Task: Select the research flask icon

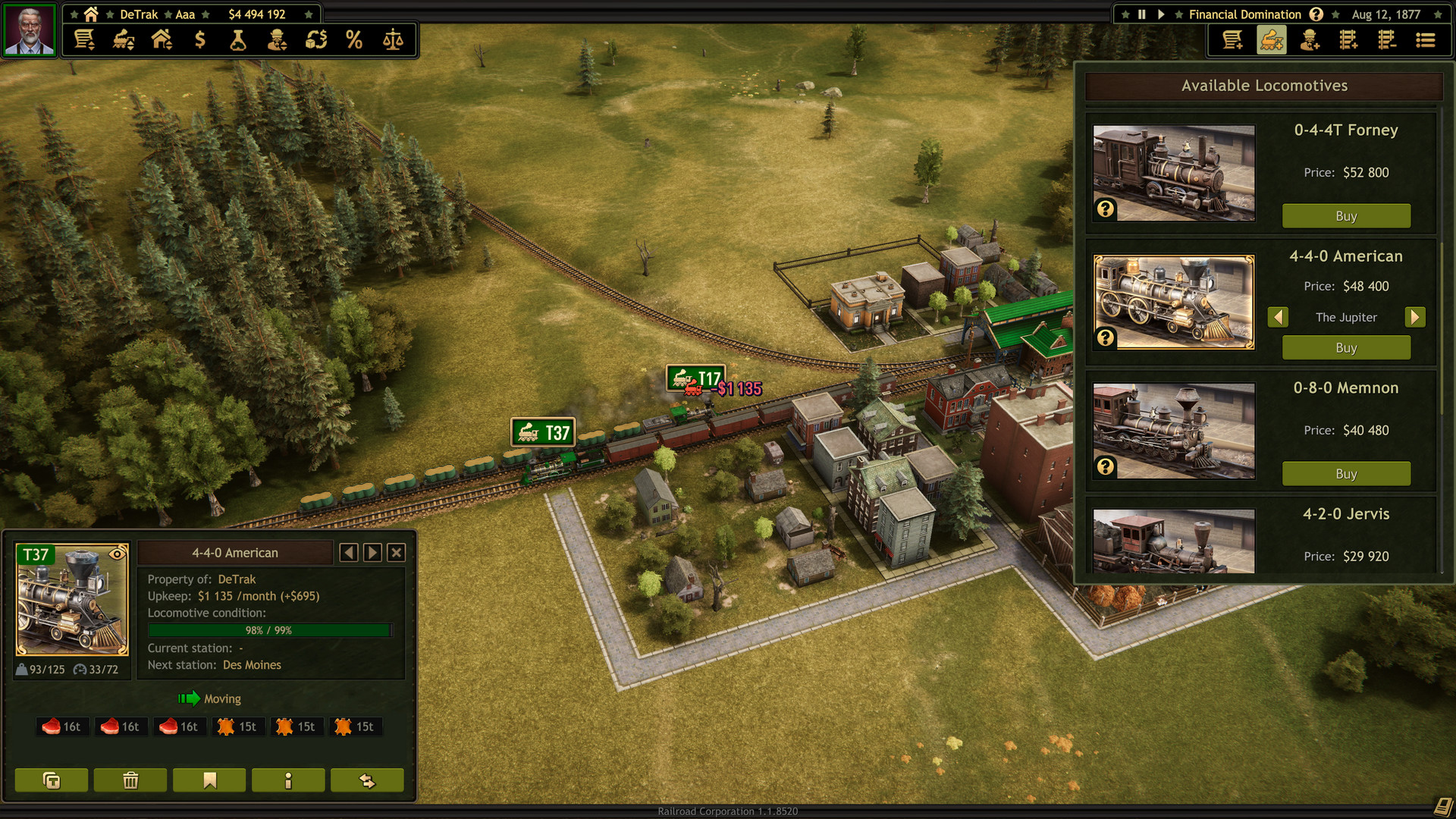Action: [238, 39]
